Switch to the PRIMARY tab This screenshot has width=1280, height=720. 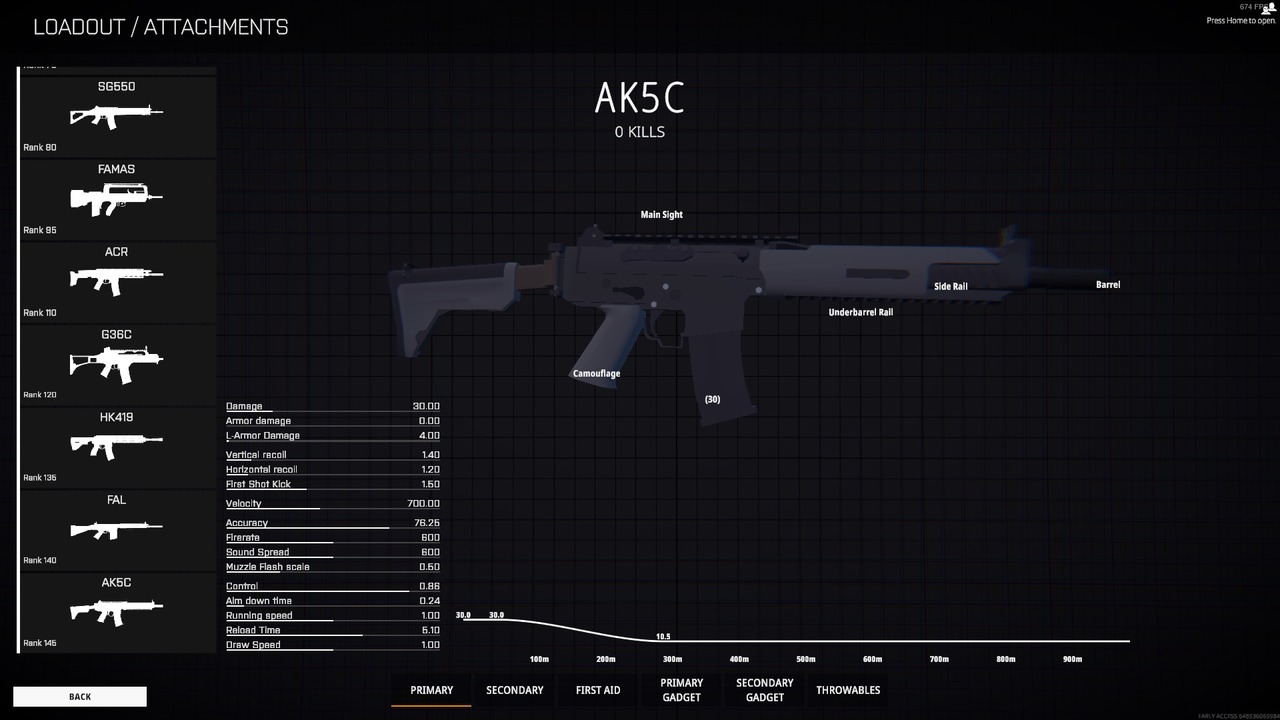[x=431, y=690]
